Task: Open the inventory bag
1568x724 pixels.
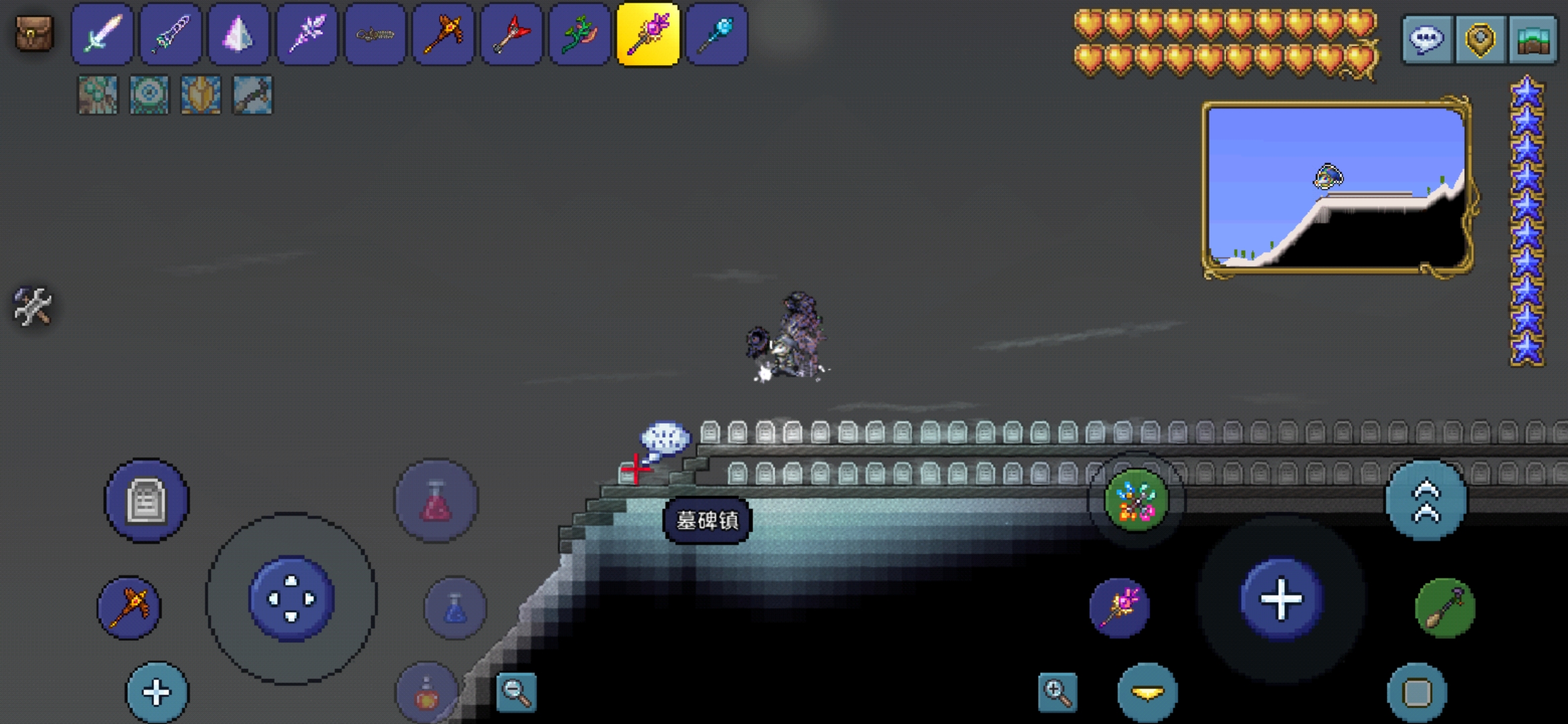Action: pyautogui.click(x=34, y=34)
